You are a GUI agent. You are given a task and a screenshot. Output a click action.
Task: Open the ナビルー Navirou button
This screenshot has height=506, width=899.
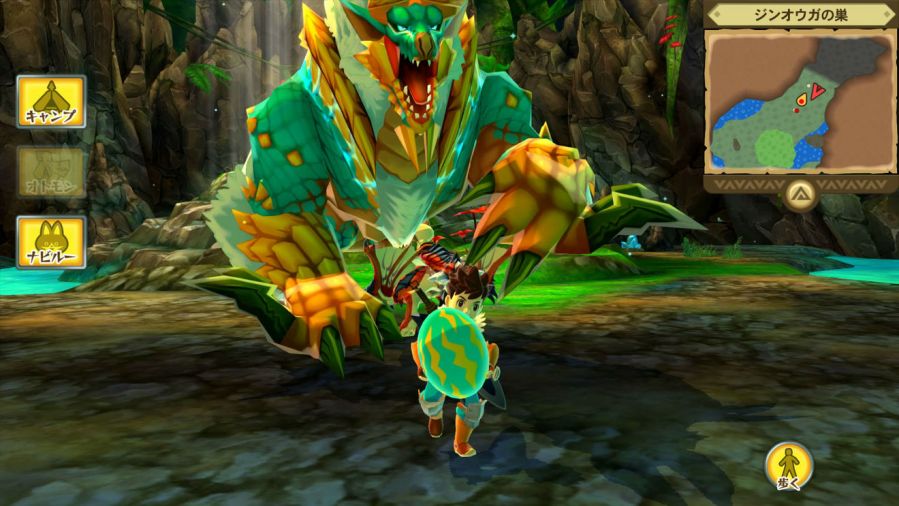51,242
